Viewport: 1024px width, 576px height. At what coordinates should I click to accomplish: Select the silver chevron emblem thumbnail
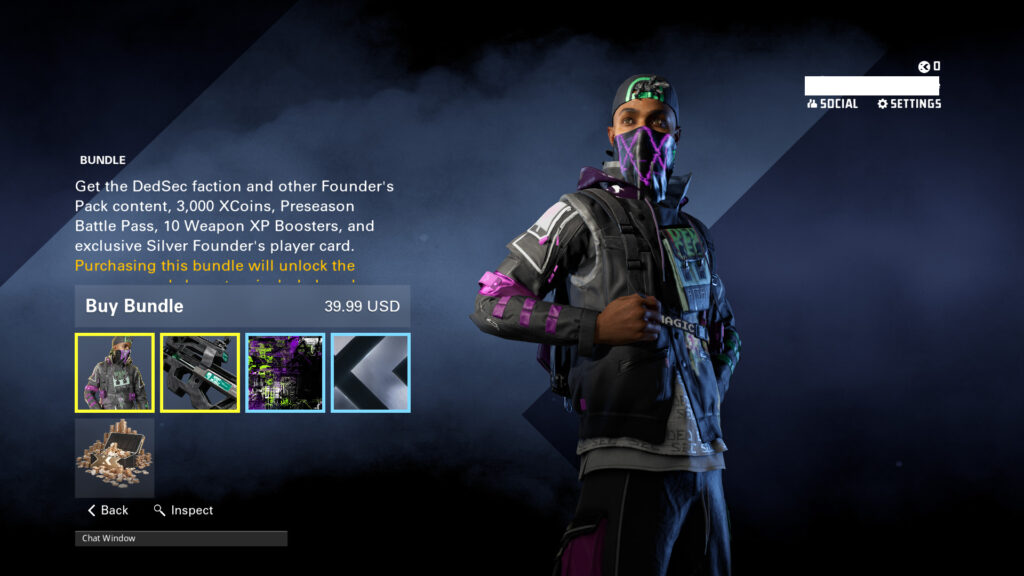(370, 373)
